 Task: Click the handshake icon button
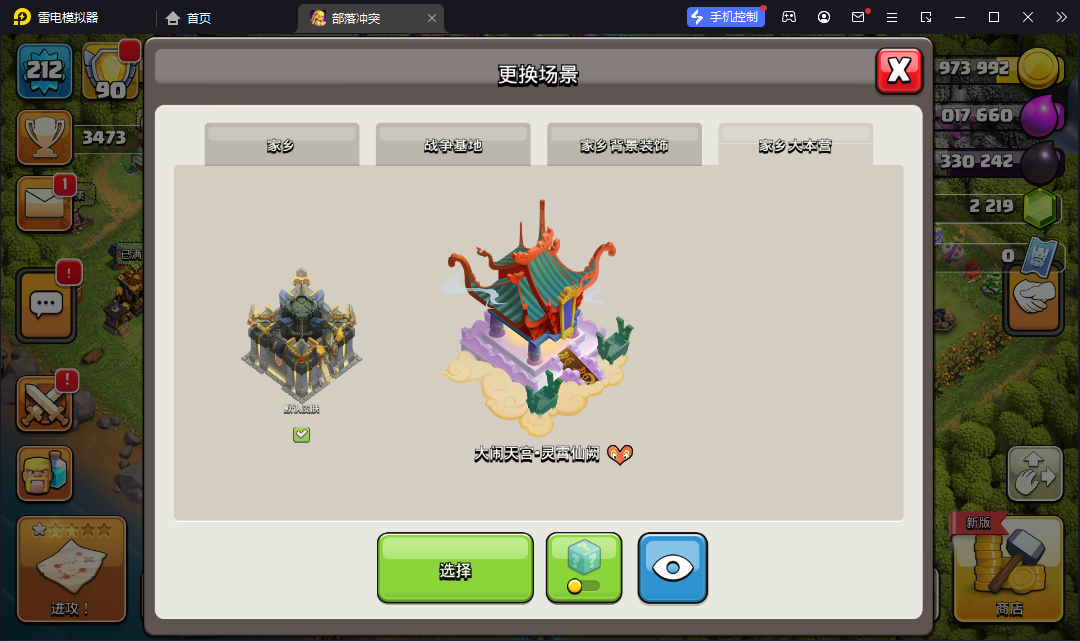click(x=1033, y=297)
